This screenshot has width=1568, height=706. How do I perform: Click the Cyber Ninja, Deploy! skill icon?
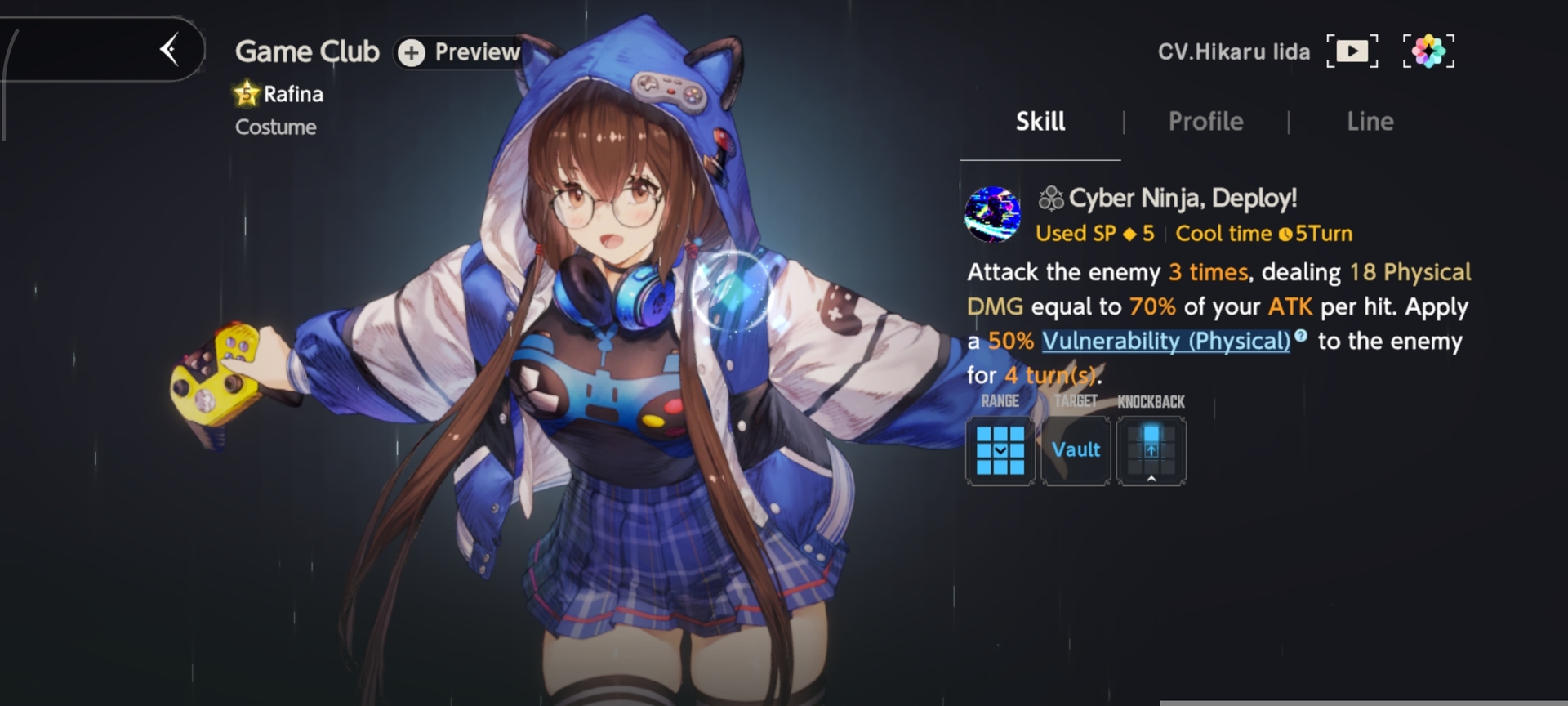(992, 214)
